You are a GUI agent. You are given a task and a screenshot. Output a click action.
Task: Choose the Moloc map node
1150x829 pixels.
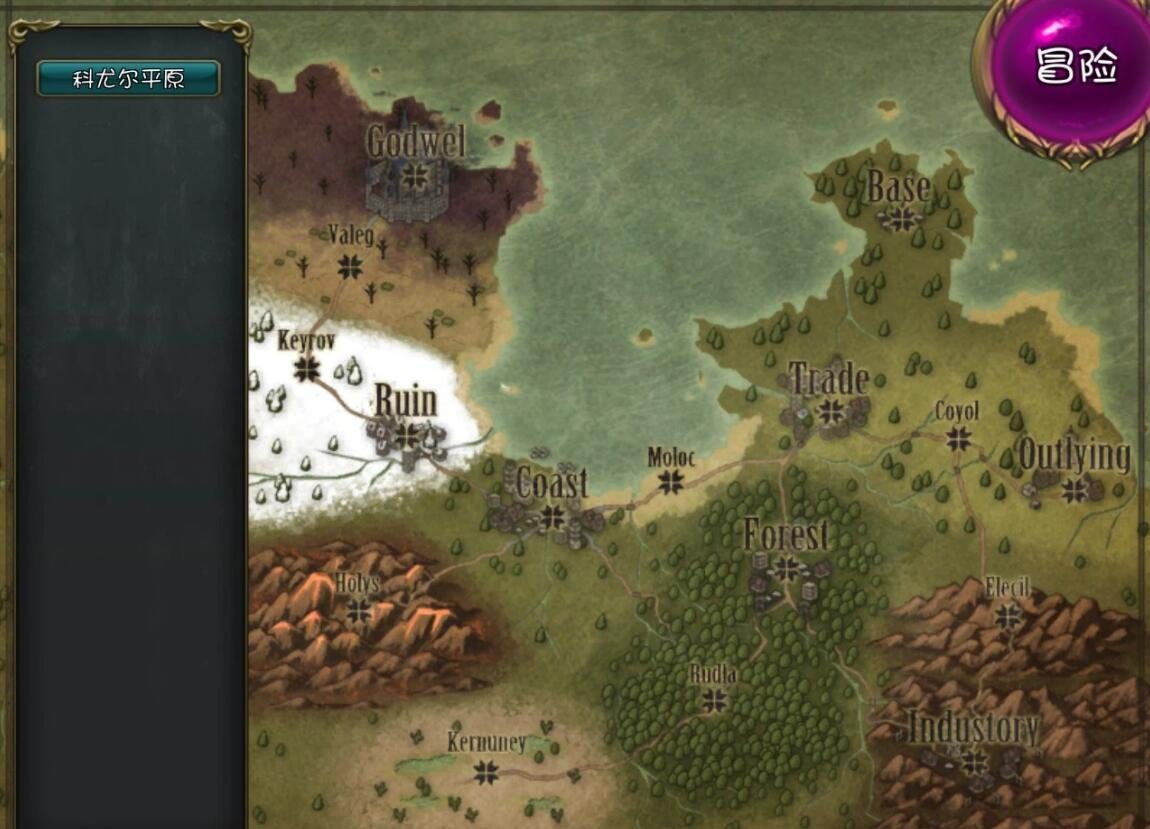(x=670, y=482)
